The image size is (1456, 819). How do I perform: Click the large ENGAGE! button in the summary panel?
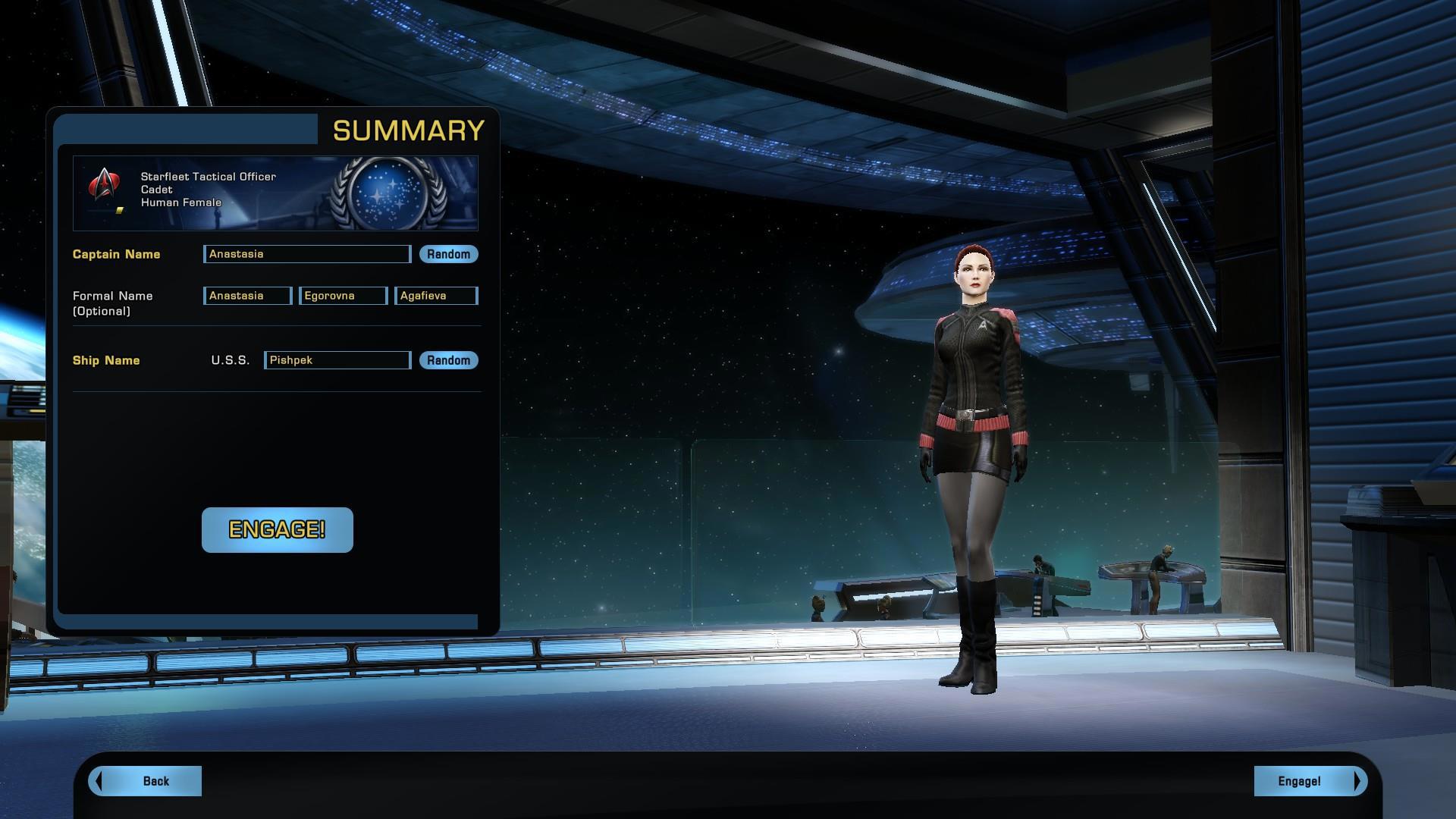278,530
